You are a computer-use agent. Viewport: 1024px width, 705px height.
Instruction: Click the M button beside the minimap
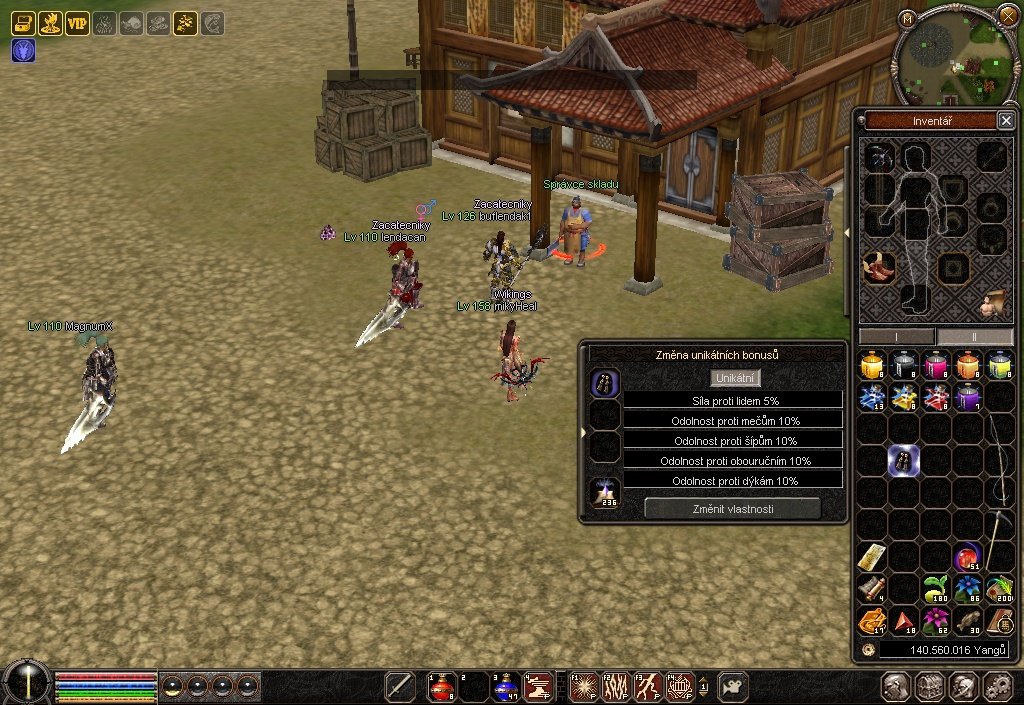click(906, 18)
